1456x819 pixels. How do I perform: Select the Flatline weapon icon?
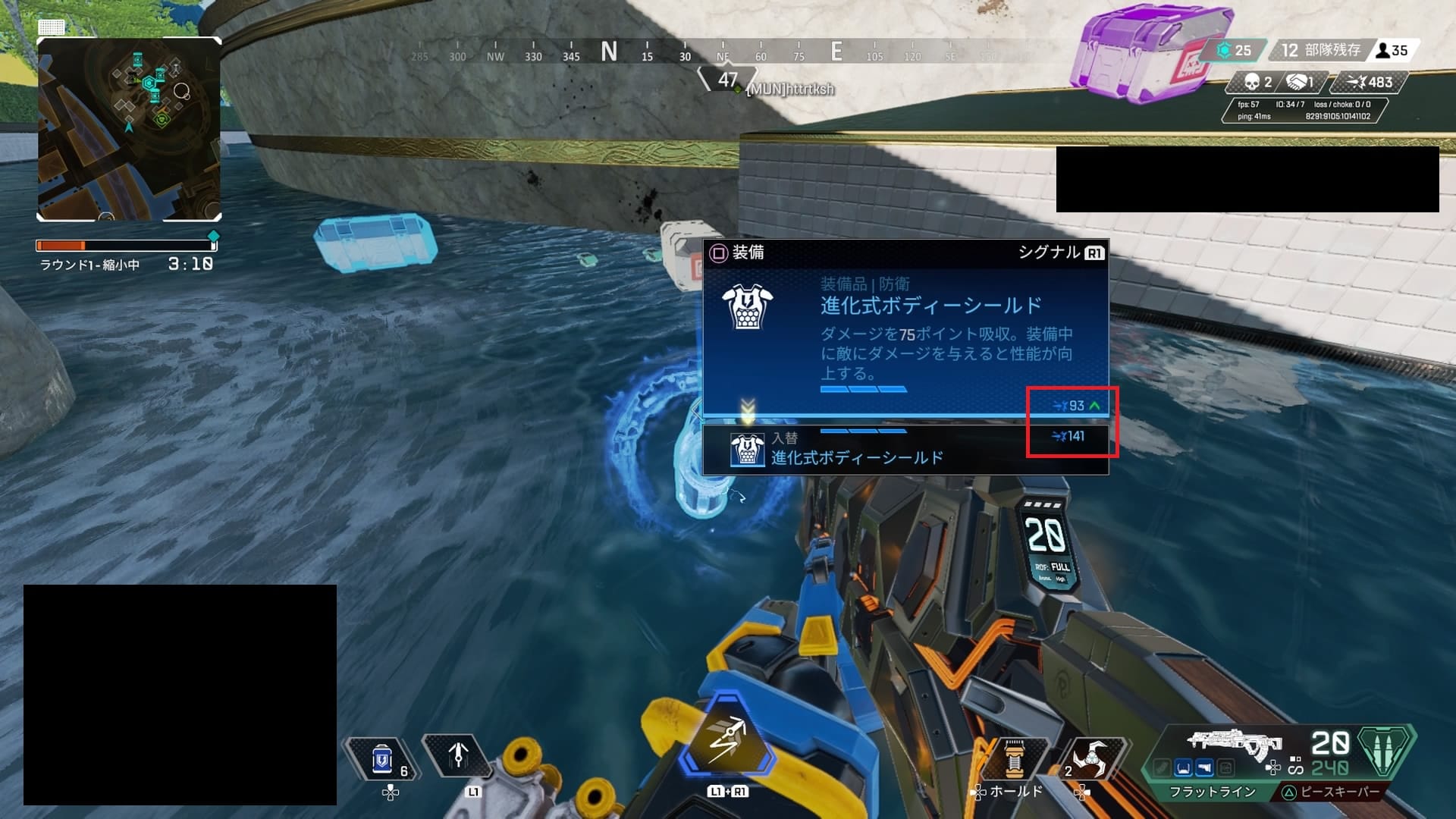pos(1232,743)
